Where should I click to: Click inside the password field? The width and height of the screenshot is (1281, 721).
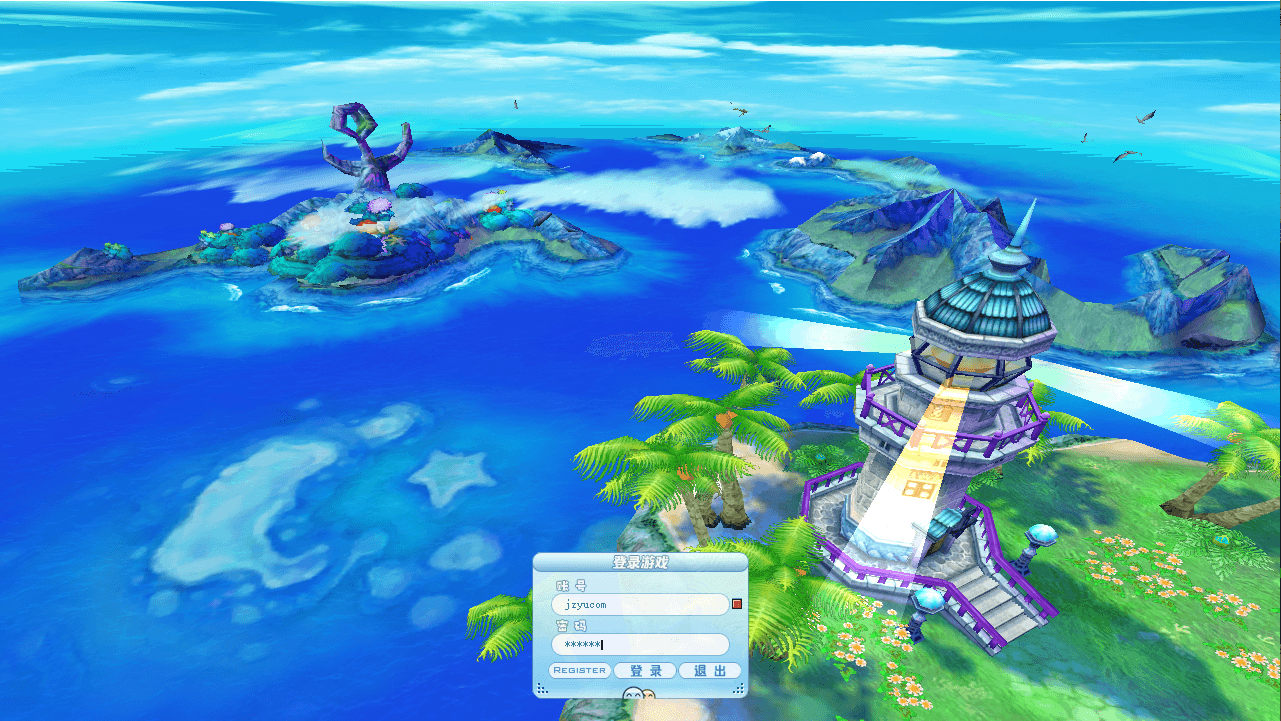(640, 645)
